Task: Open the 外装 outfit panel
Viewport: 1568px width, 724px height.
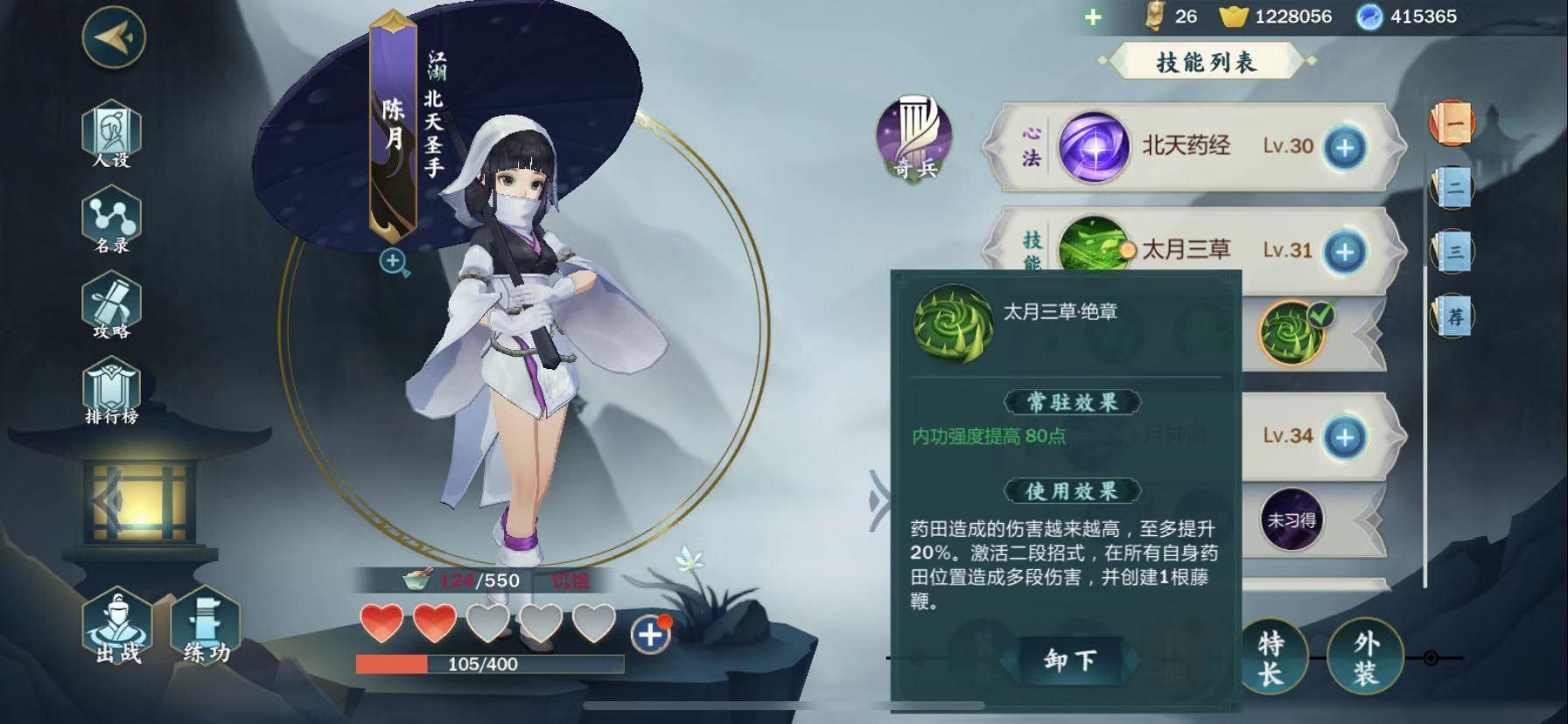Action: point(1364,658)
